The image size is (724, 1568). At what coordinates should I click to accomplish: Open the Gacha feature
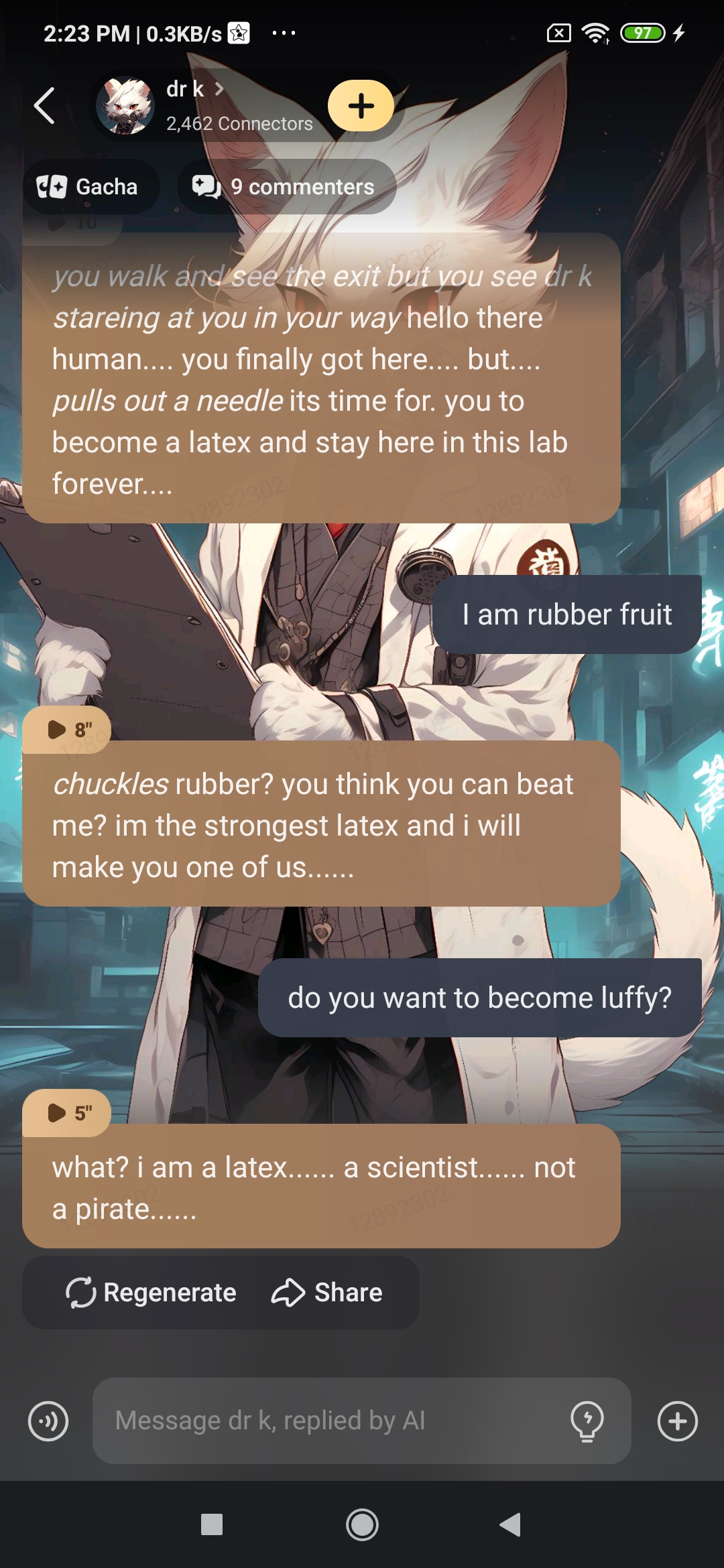(90, 187)
